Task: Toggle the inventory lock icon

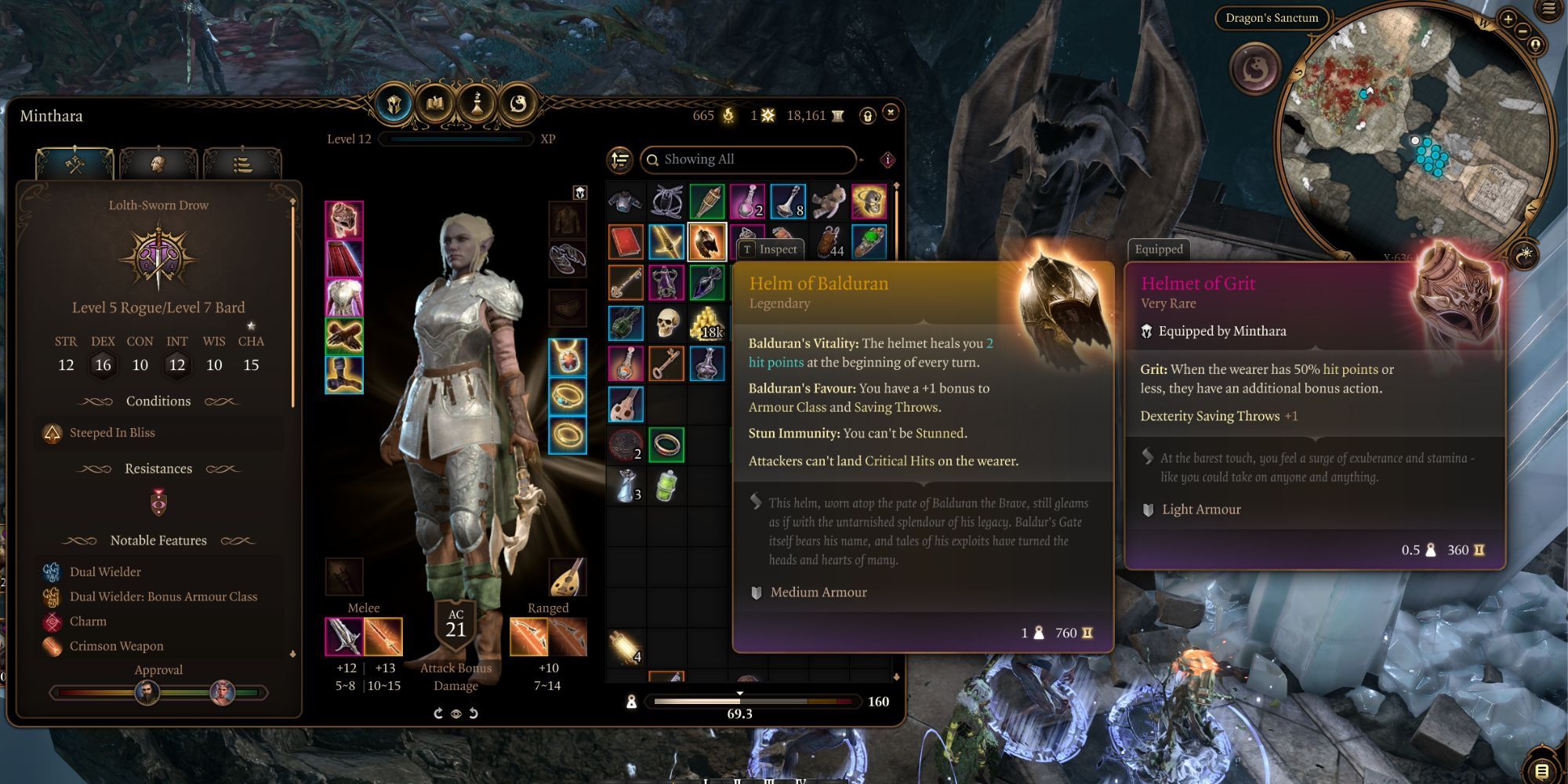Action: (x=867, y=116)
